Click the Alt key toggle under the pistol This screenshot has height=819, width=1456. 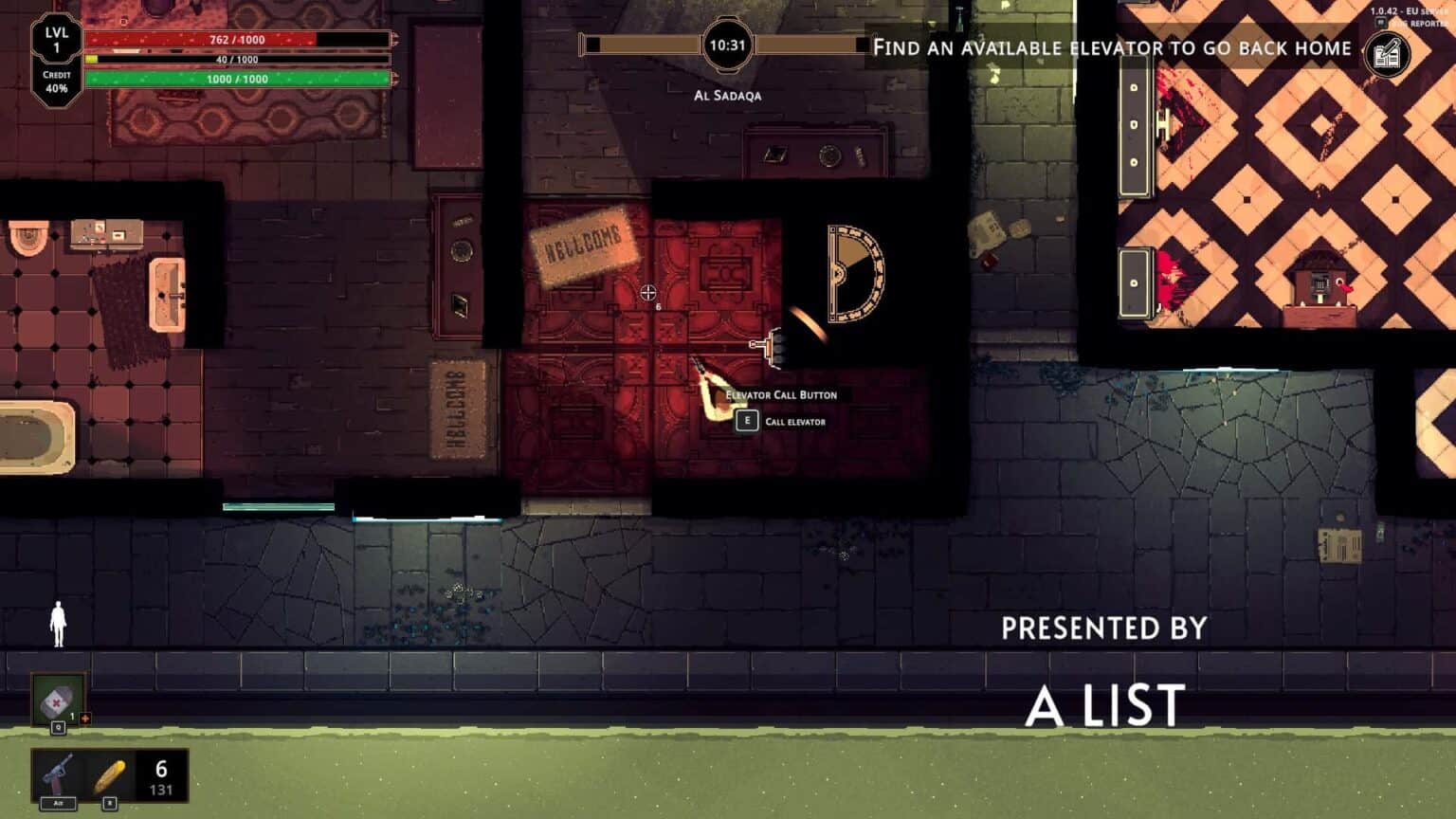coord(58,801)
